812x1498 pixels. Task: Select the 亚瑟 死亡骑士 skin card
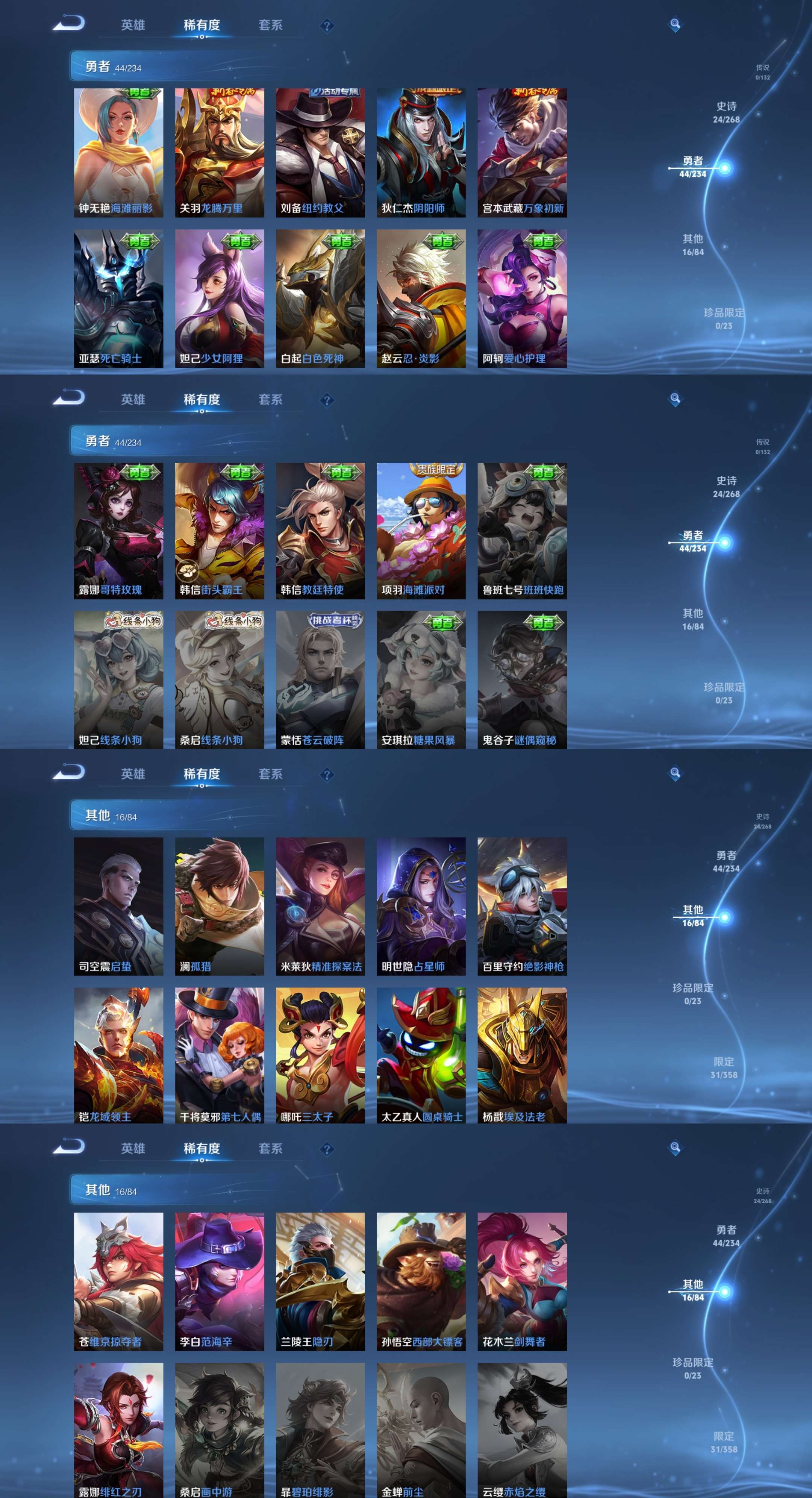coord(118,298)
